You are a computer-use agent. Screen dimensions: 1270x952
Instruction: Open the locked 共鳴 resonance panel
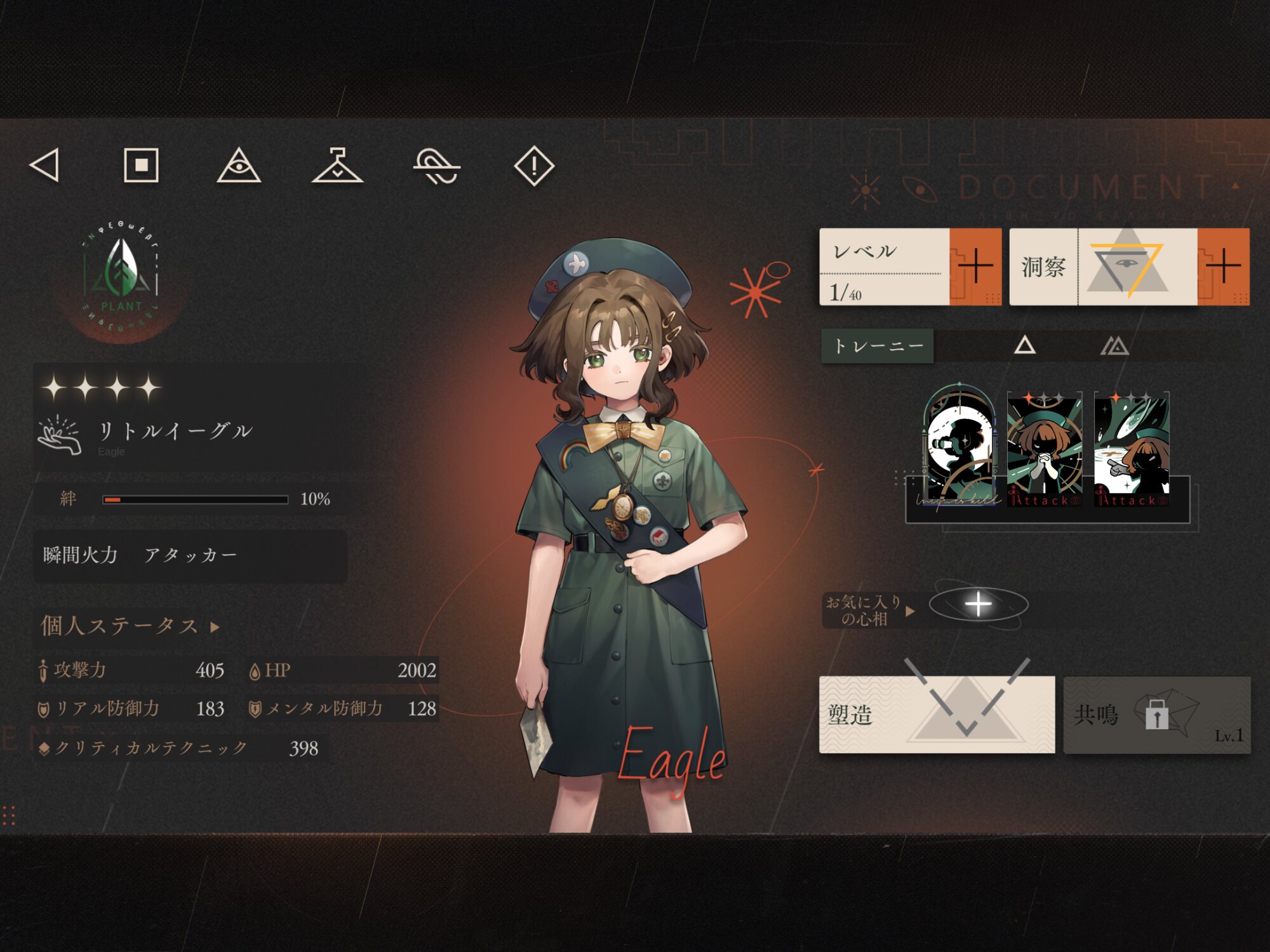1157,715
